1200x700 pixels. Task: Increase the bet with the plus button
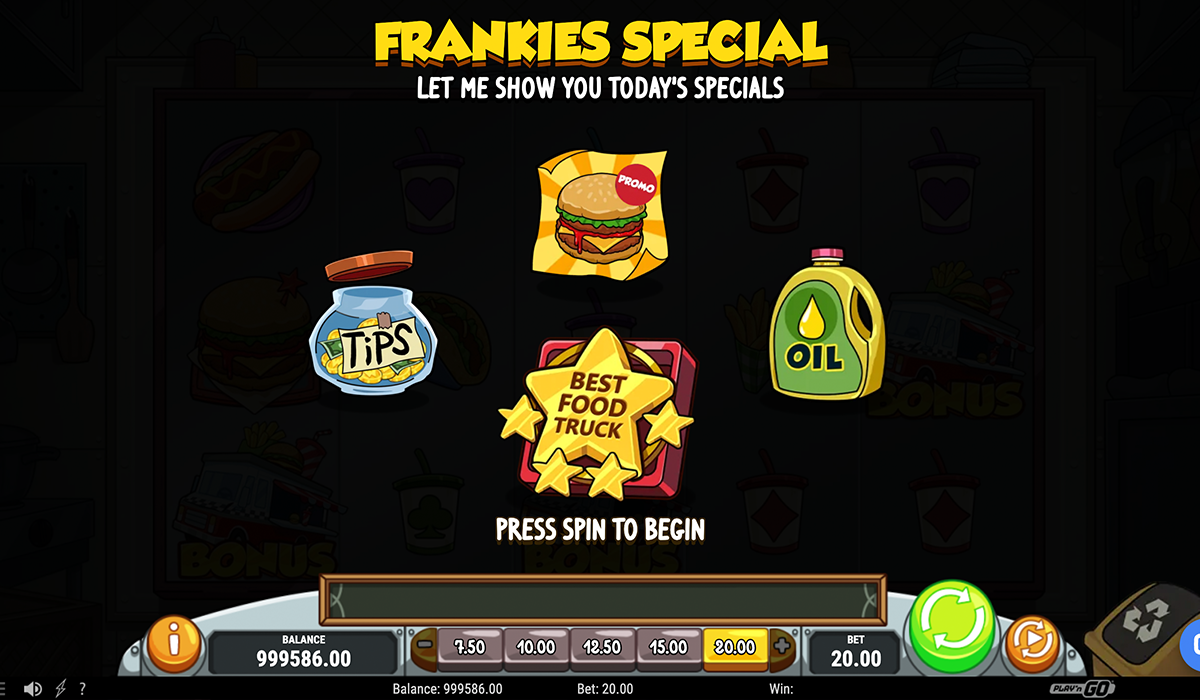[782, 646]
